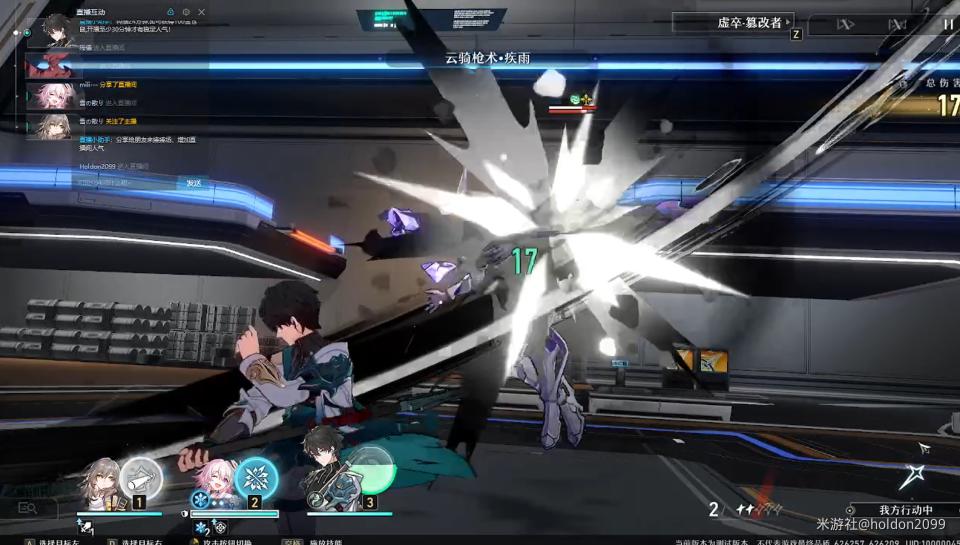Toggle the auto-battle button
Viewport: 960px width, 545px height.
(897, 24)
